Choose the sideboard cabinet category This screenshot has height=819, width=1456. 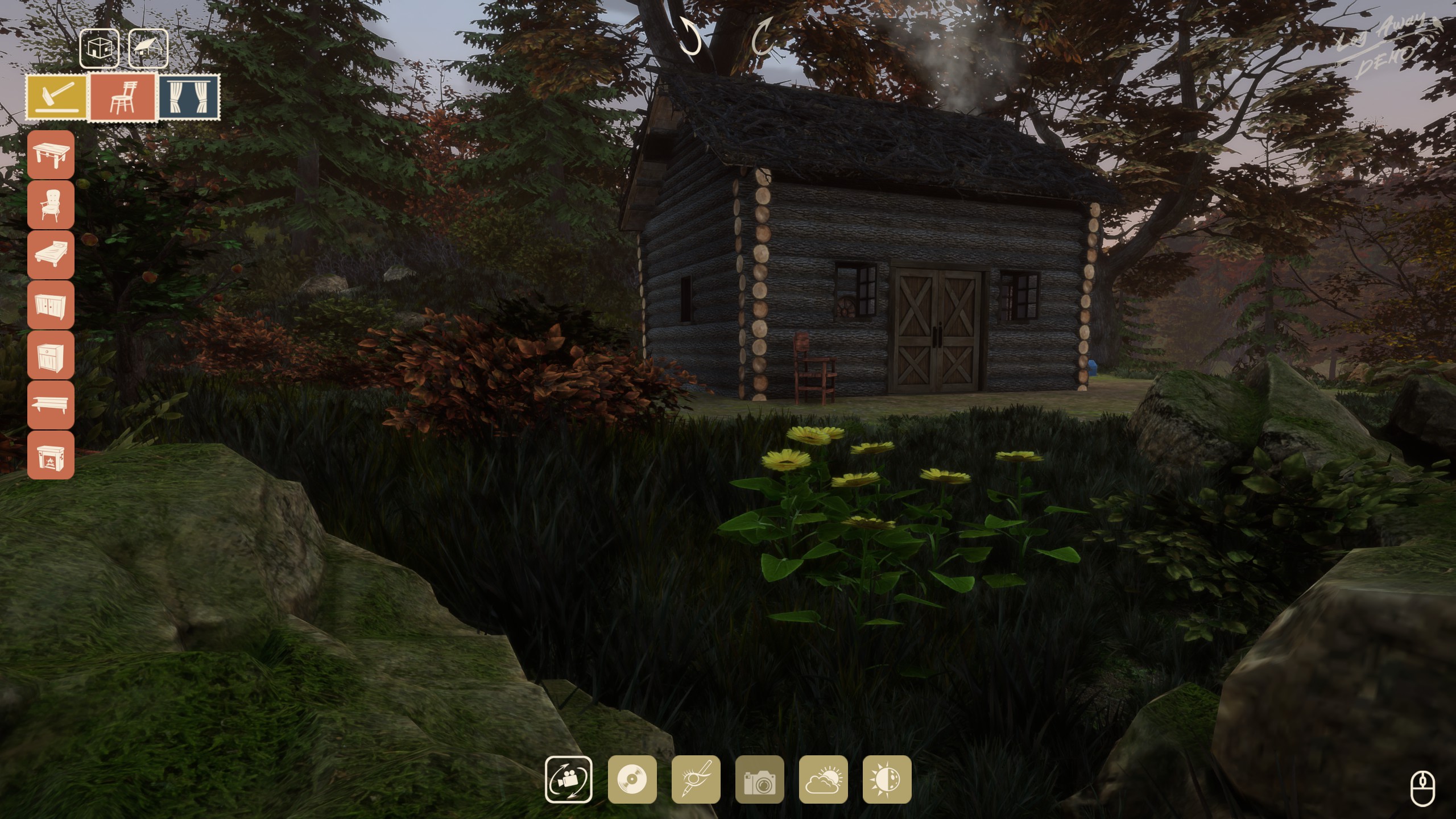pos(51,304)
